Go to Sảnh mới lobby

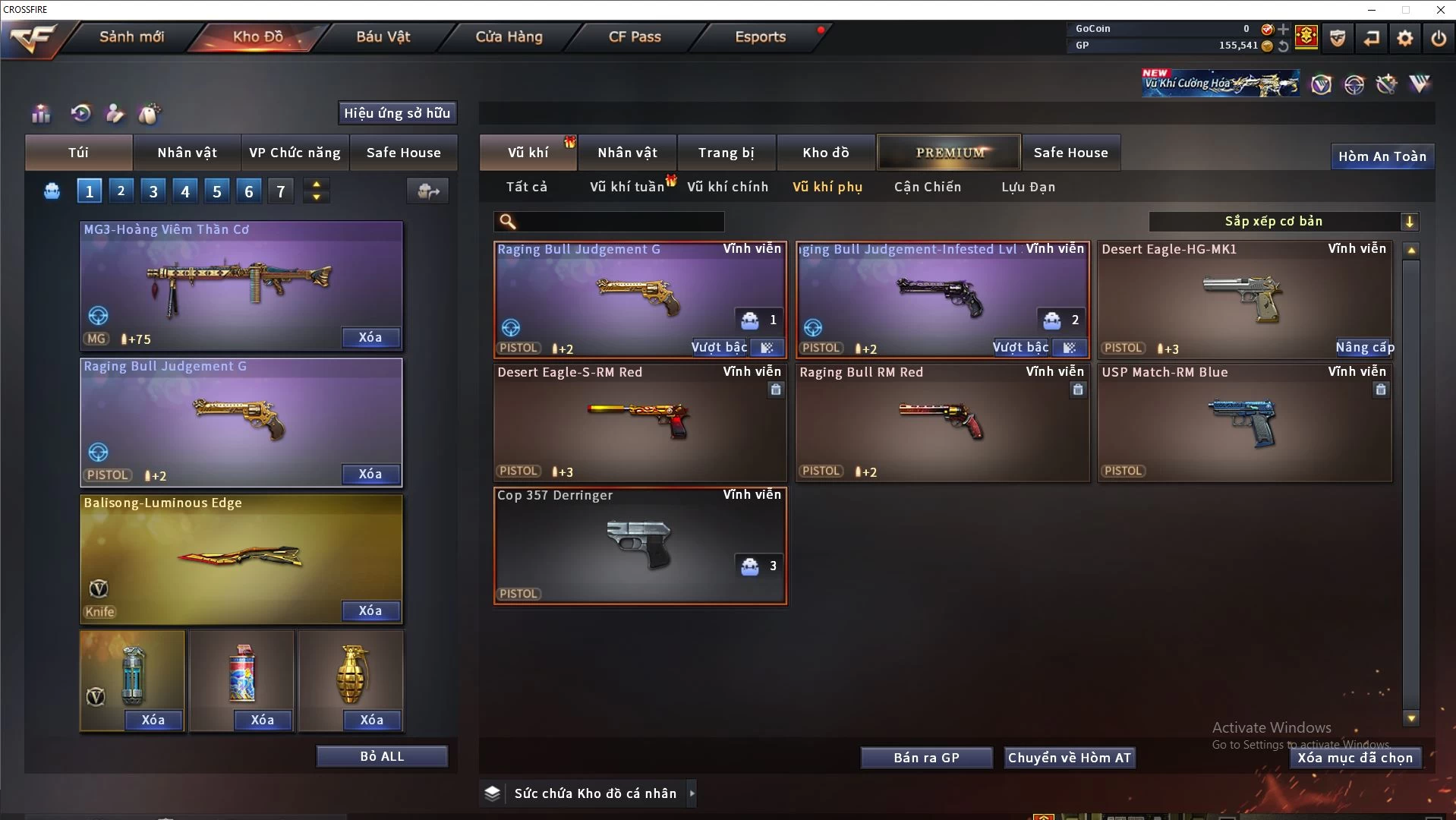131,36
